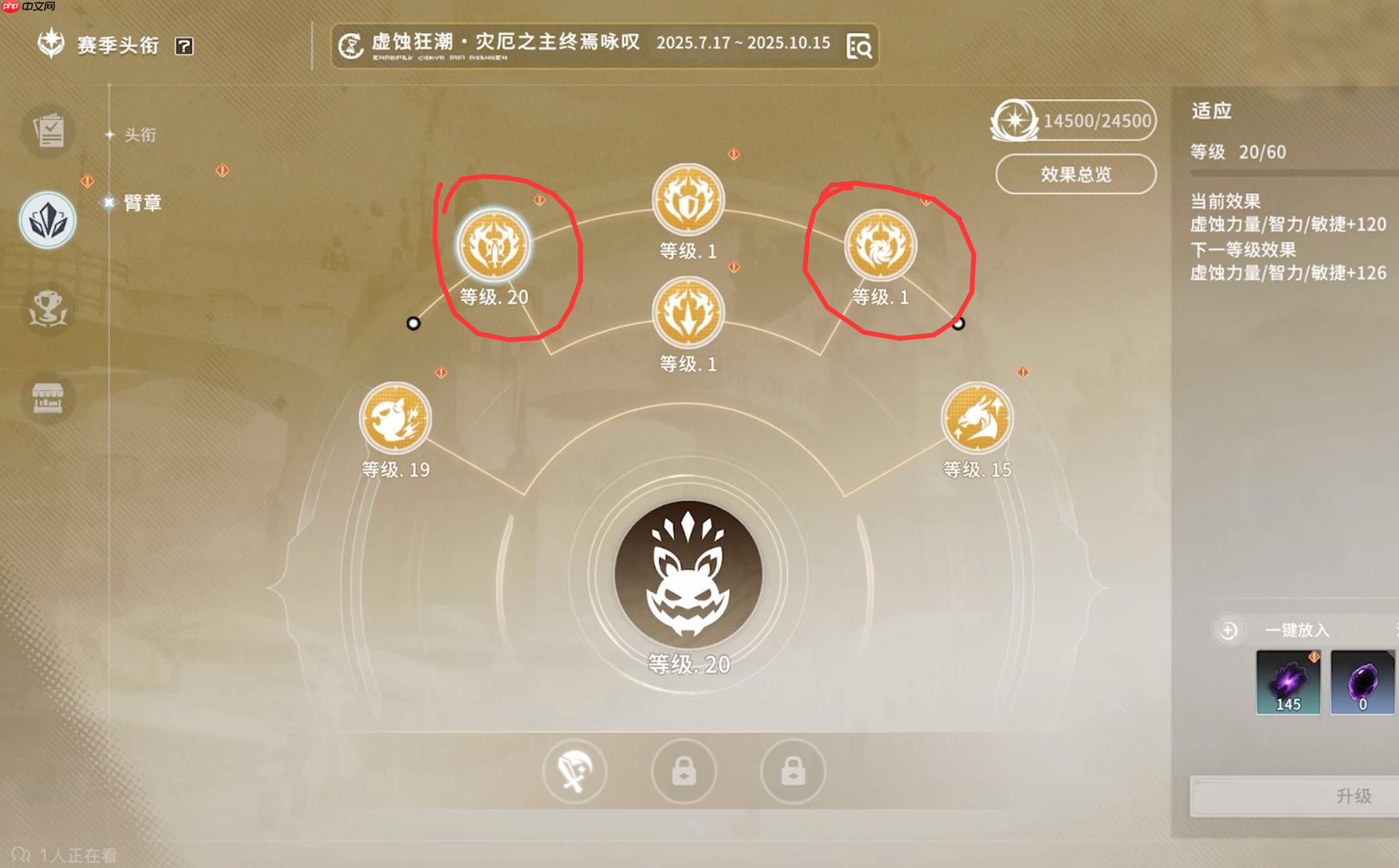Select the purple material showing 145
The height and width of the screenshot is (868, 1399).
(x=1288, y=683)
